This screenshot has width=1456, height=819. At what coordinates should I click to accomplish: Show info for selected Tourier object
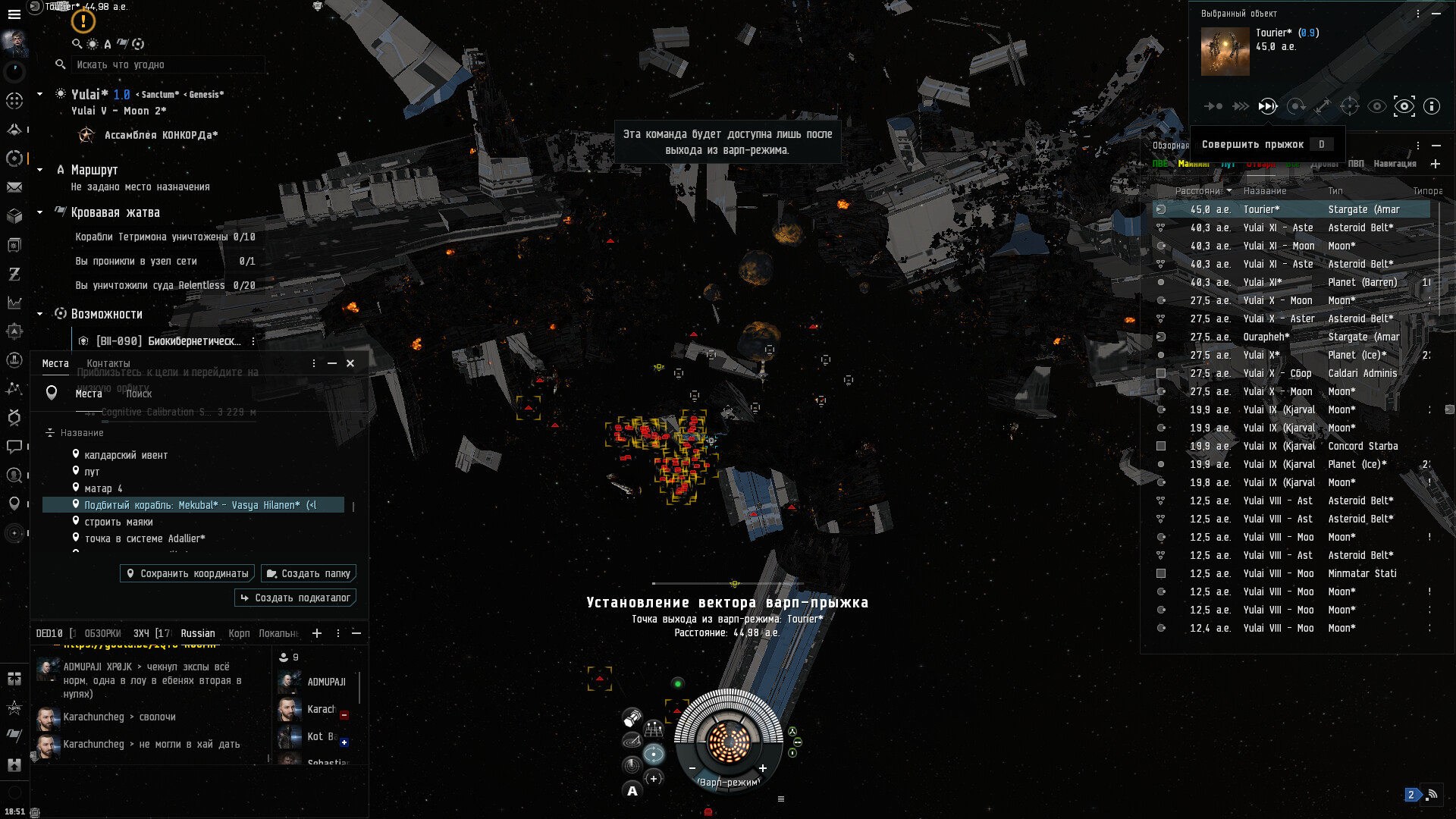click(1431, 106)
